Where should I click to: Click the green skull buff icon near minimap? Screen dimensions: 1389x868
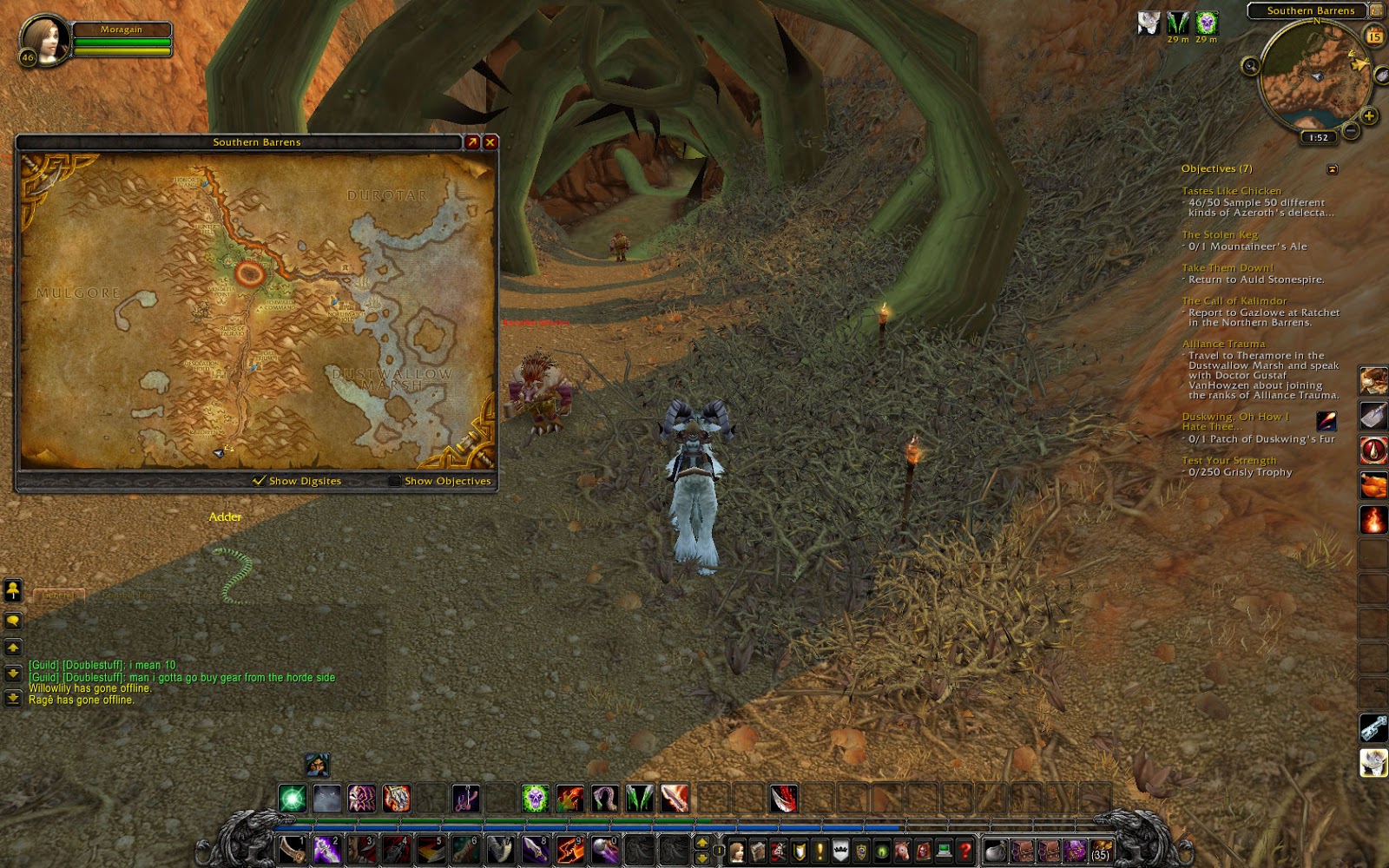1207,24
